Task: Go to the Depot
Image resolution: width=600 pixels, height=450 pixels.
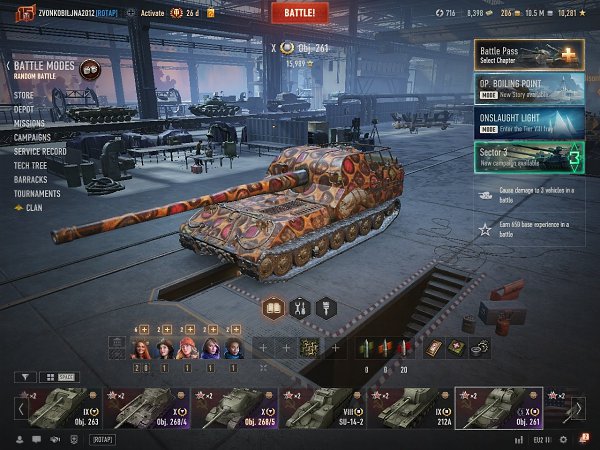Action: click(x=24, y=109)
